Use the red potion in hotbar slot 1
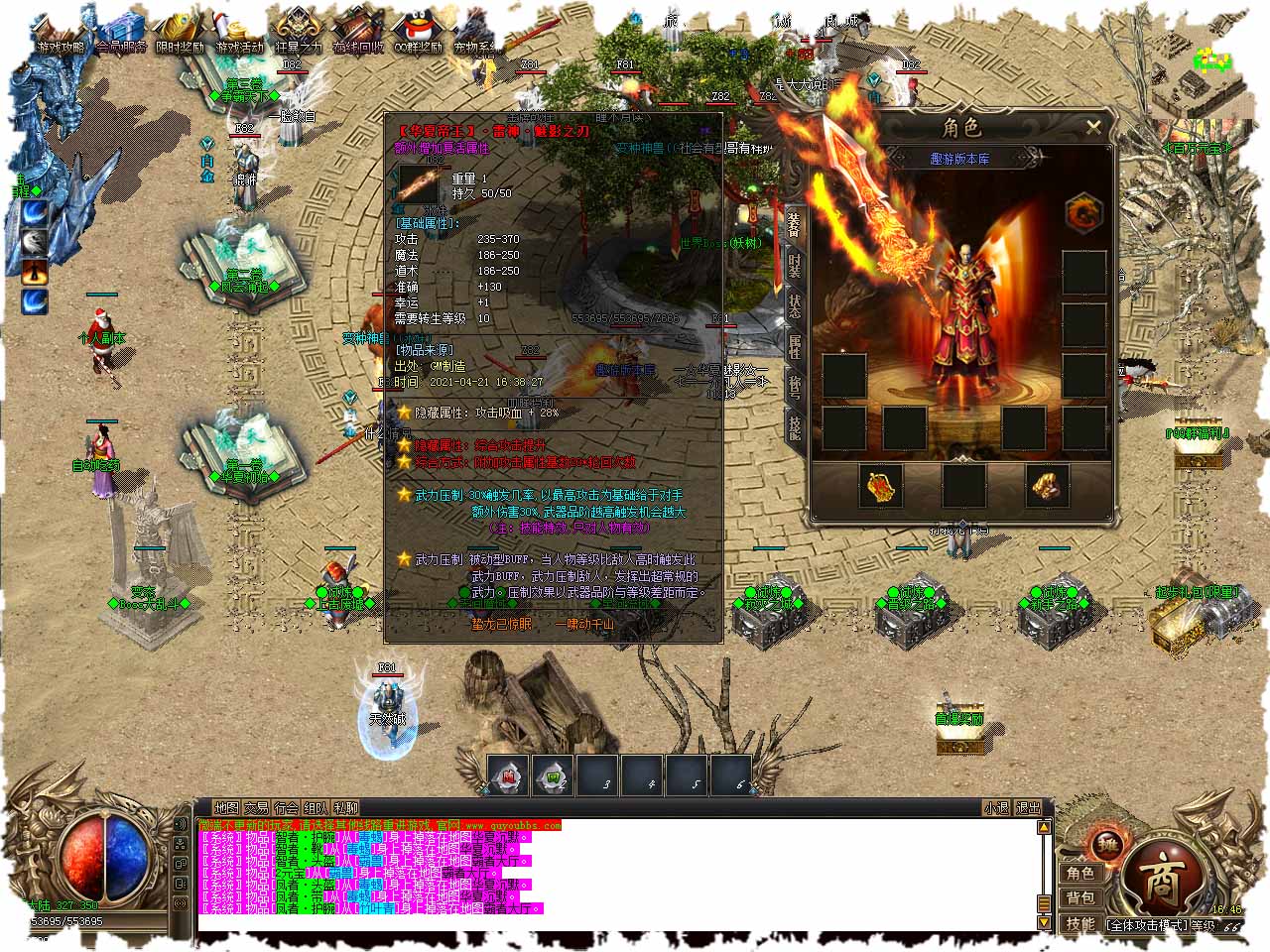The image size is (1270, 952). click(x=509, y=775)
